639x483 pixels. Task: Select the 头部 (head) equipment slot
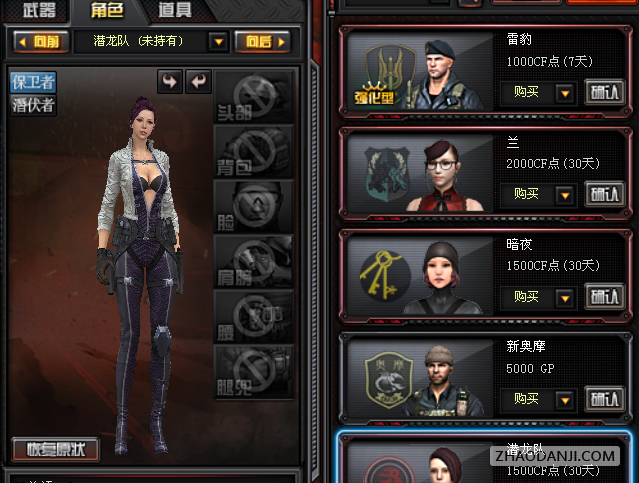(254, 97)
